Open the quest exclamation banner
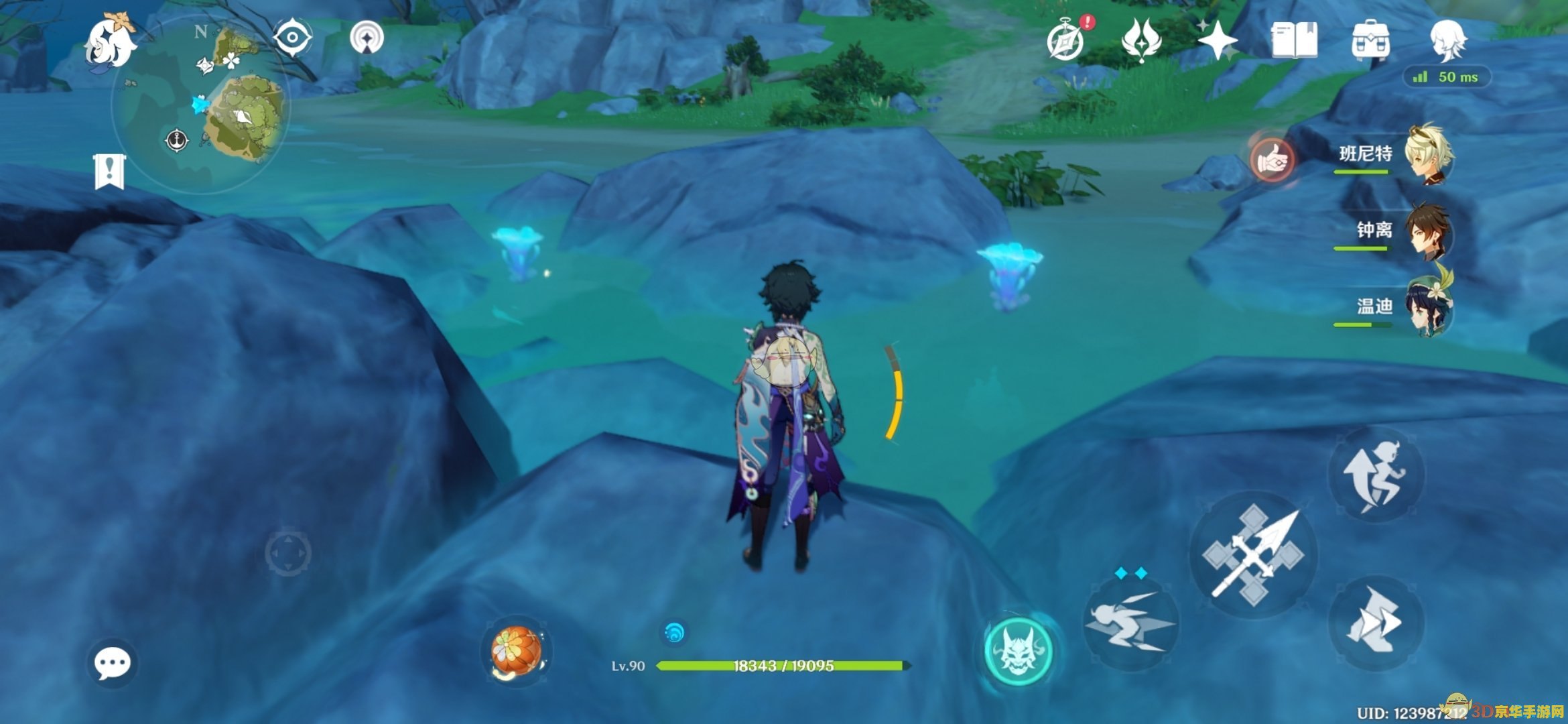 tap(109, 171)
